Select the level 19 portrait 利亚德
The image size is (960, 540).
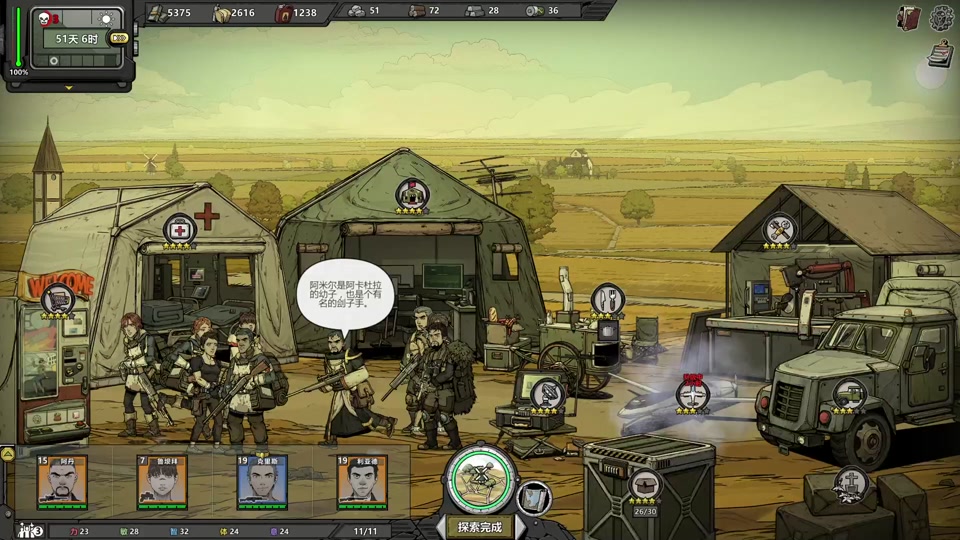tap(362, 481)
